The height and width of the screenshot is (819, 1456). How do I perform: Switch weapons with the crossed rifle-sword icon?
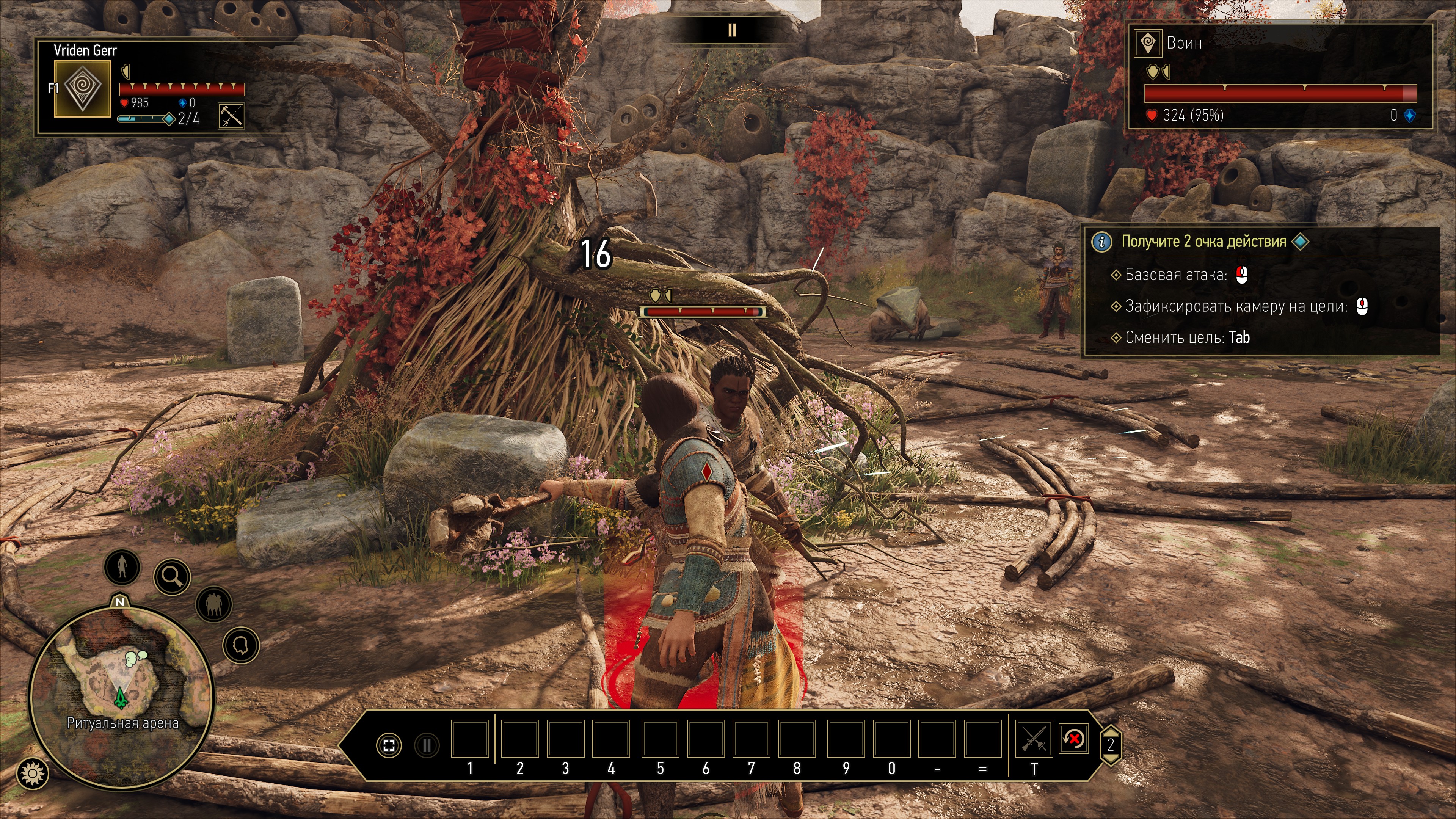click(x=1034, y=738)
